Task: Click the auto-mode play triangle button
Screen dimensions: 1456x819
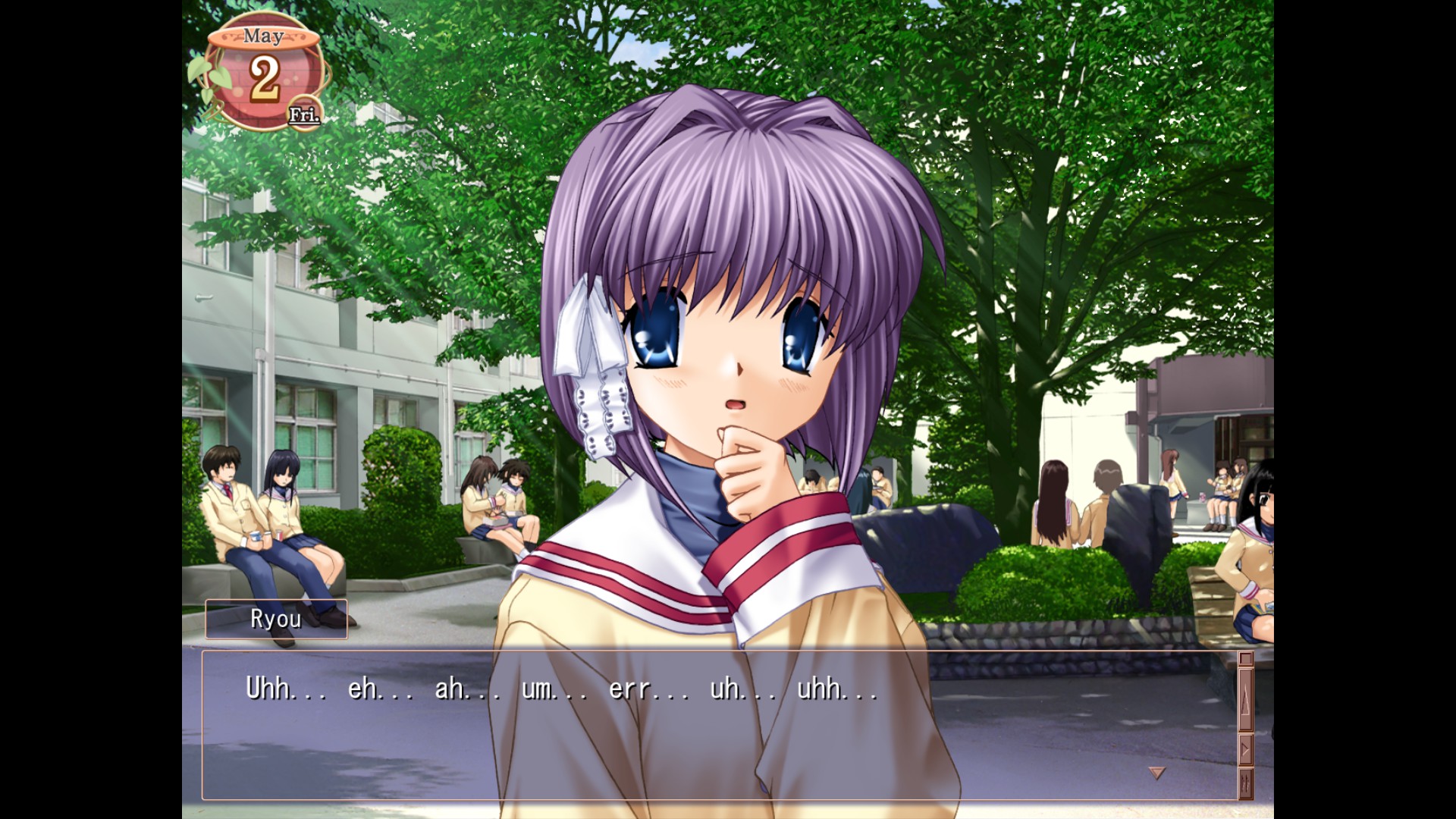Action: click(1246, 749)
